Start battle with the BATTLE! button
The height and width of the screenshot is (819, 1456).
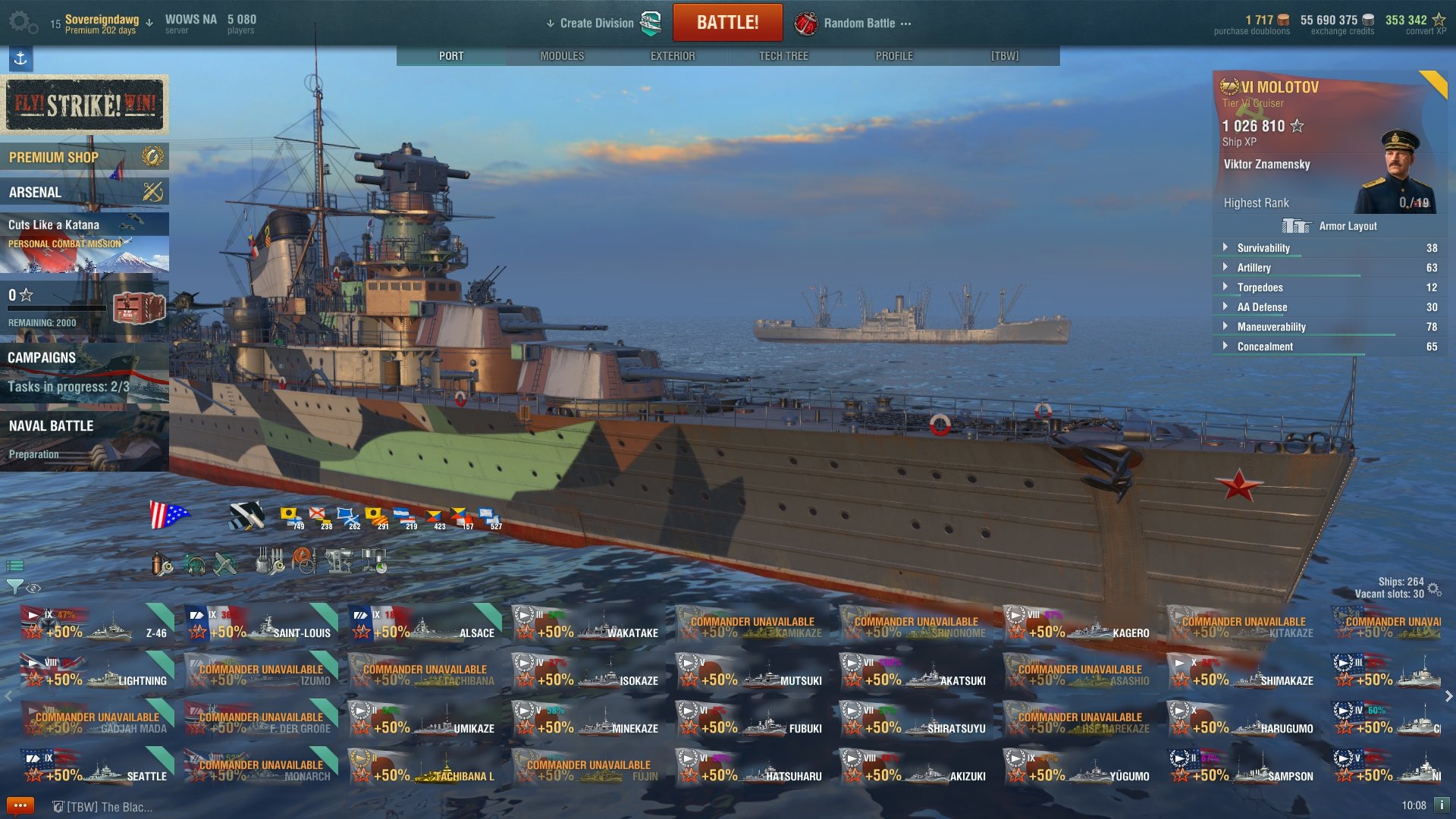(727, 23)
